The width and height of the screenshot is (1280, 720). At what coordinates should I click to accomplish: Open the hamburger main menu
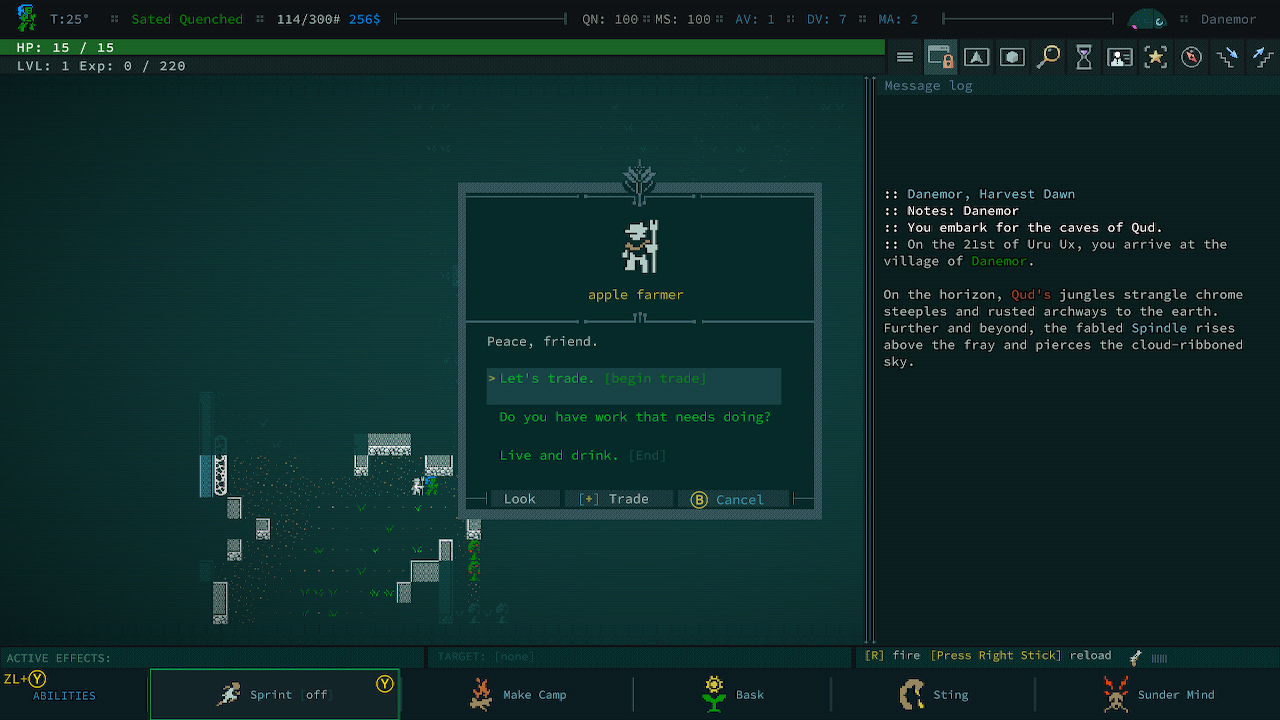coord(905,57)
